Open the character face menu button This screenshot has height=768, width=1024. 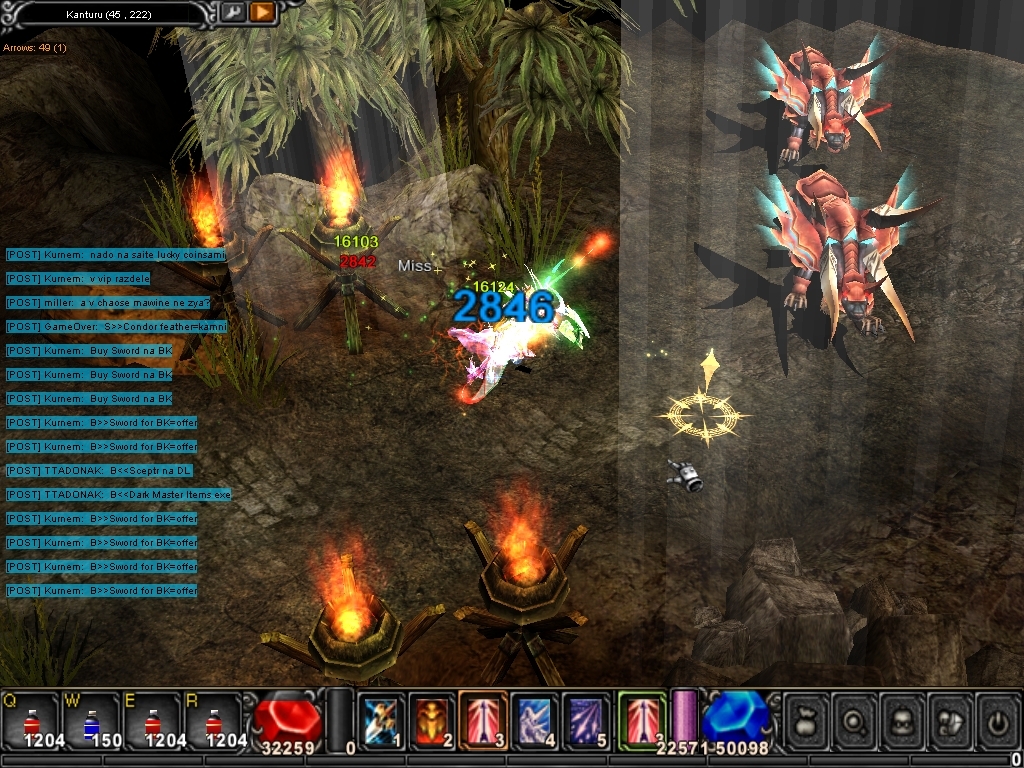(x=904, y=719)
